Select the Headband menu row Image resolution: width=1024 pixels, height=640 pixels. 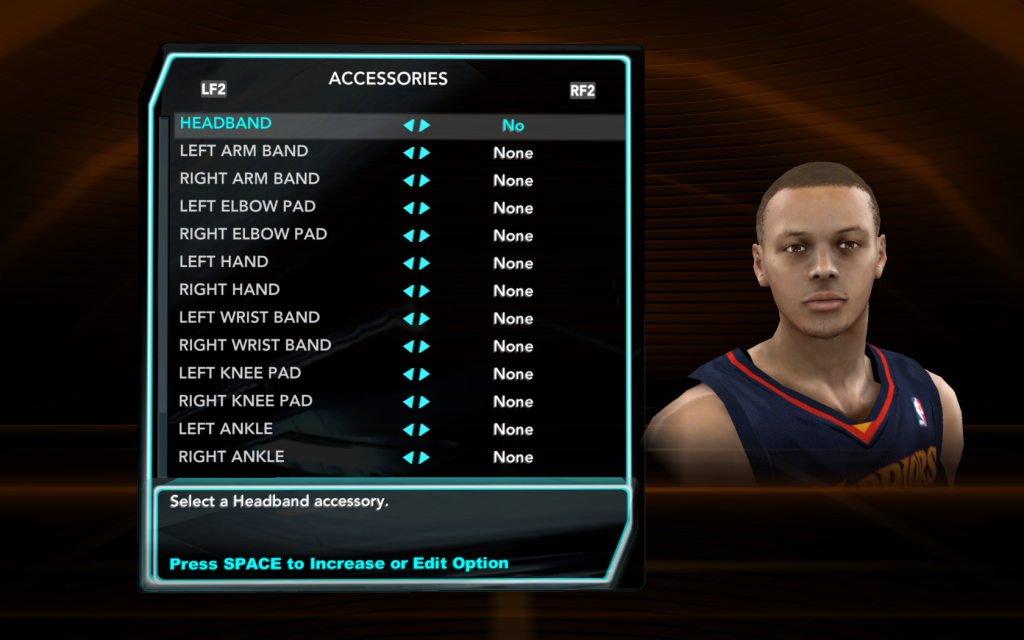coord(226,124)
